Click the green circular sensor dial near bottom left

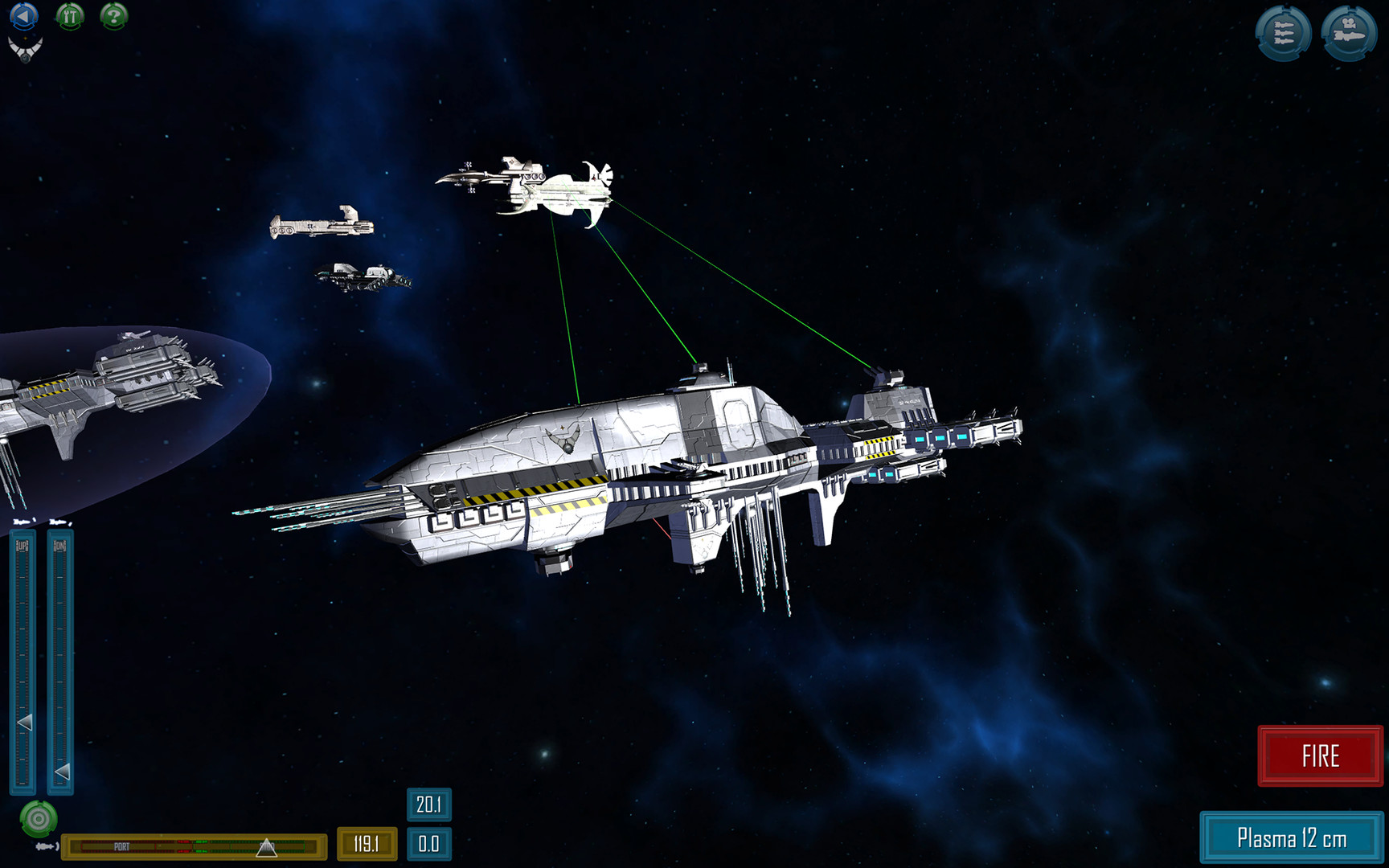pyautogui.click(x=39, y=817)
